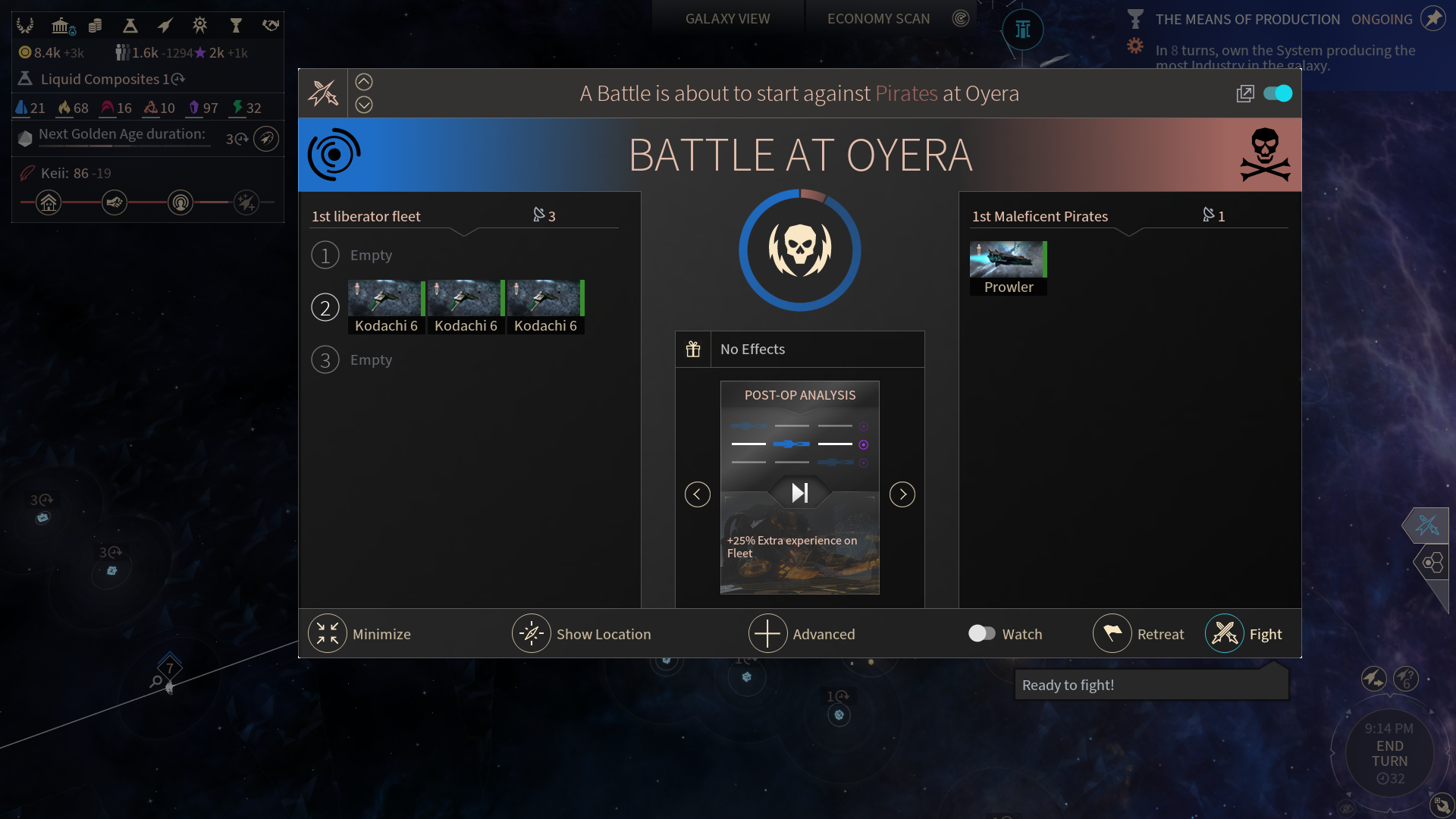The height and width of the screenshot is (819, 1456).
Task: Select next battle tactic card arrow
Action: coord(902,494)
